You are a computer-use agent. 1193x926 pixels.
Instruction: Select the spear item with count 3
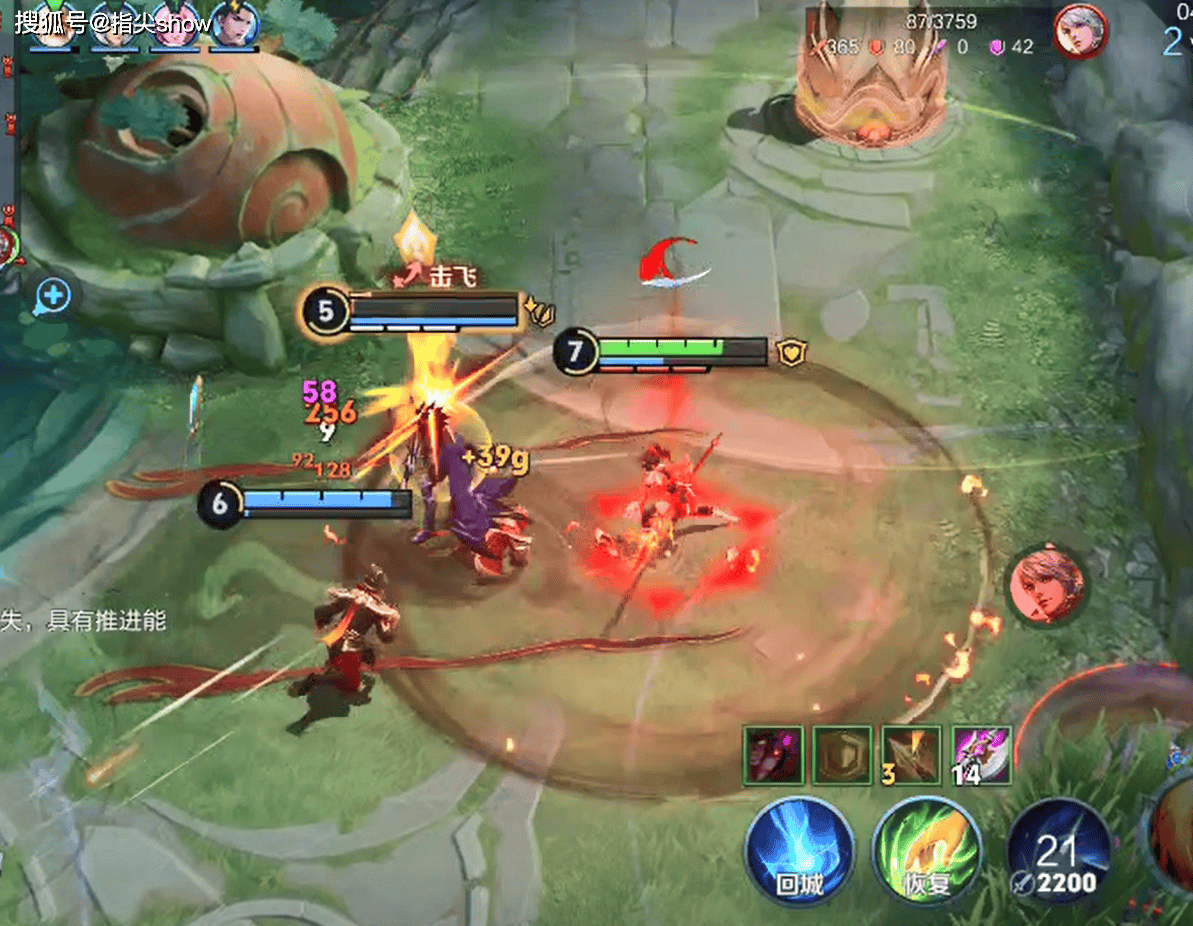(912, 755)
